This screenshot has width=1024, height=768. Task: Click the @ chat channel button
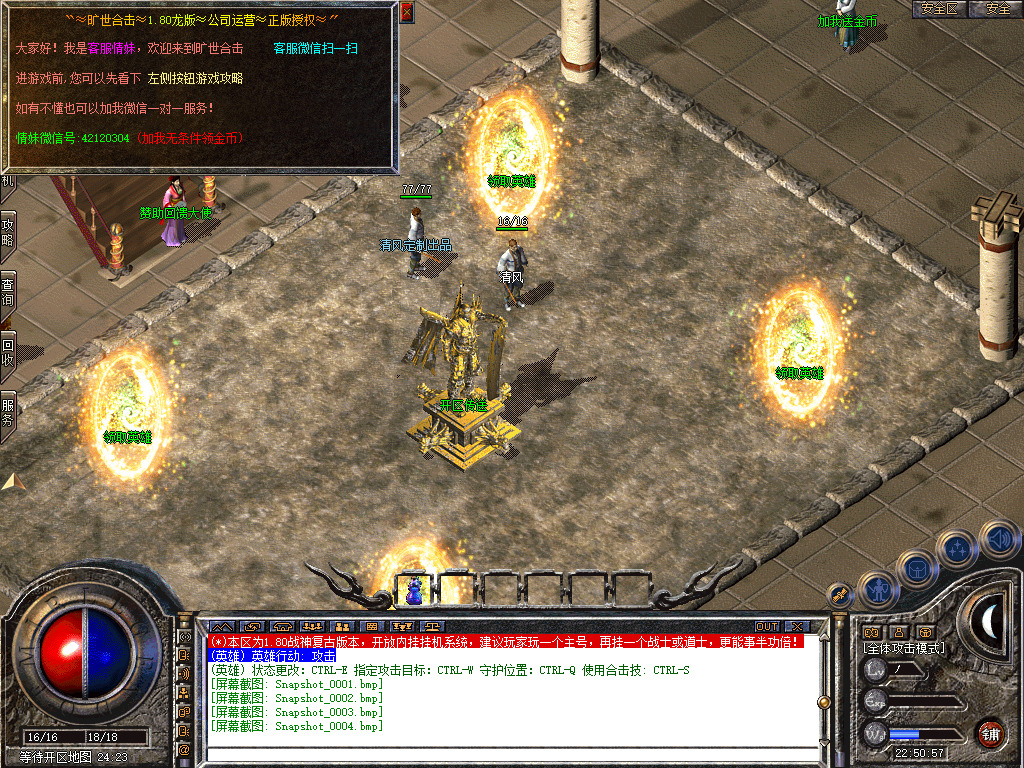point(184,749)
